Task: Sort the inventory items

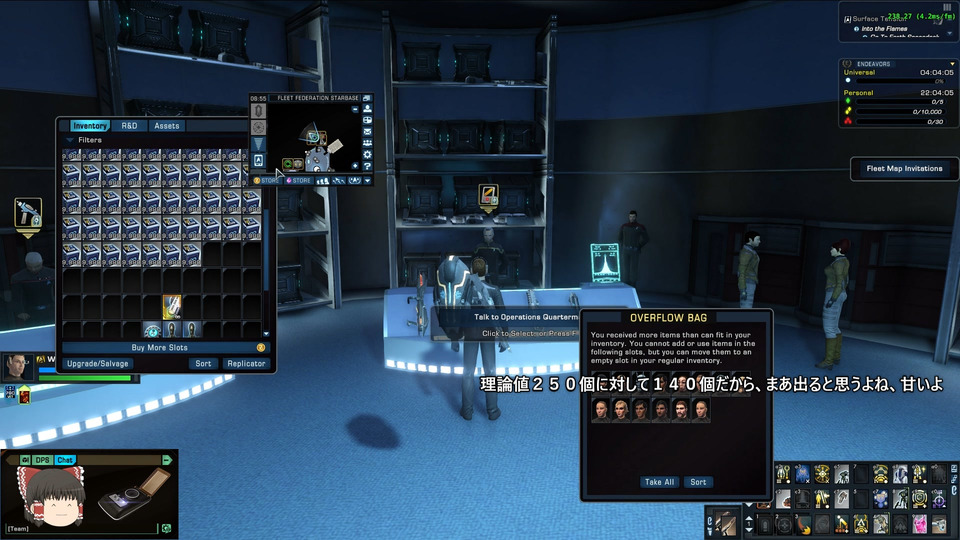Action: click(x=203, y=364)
